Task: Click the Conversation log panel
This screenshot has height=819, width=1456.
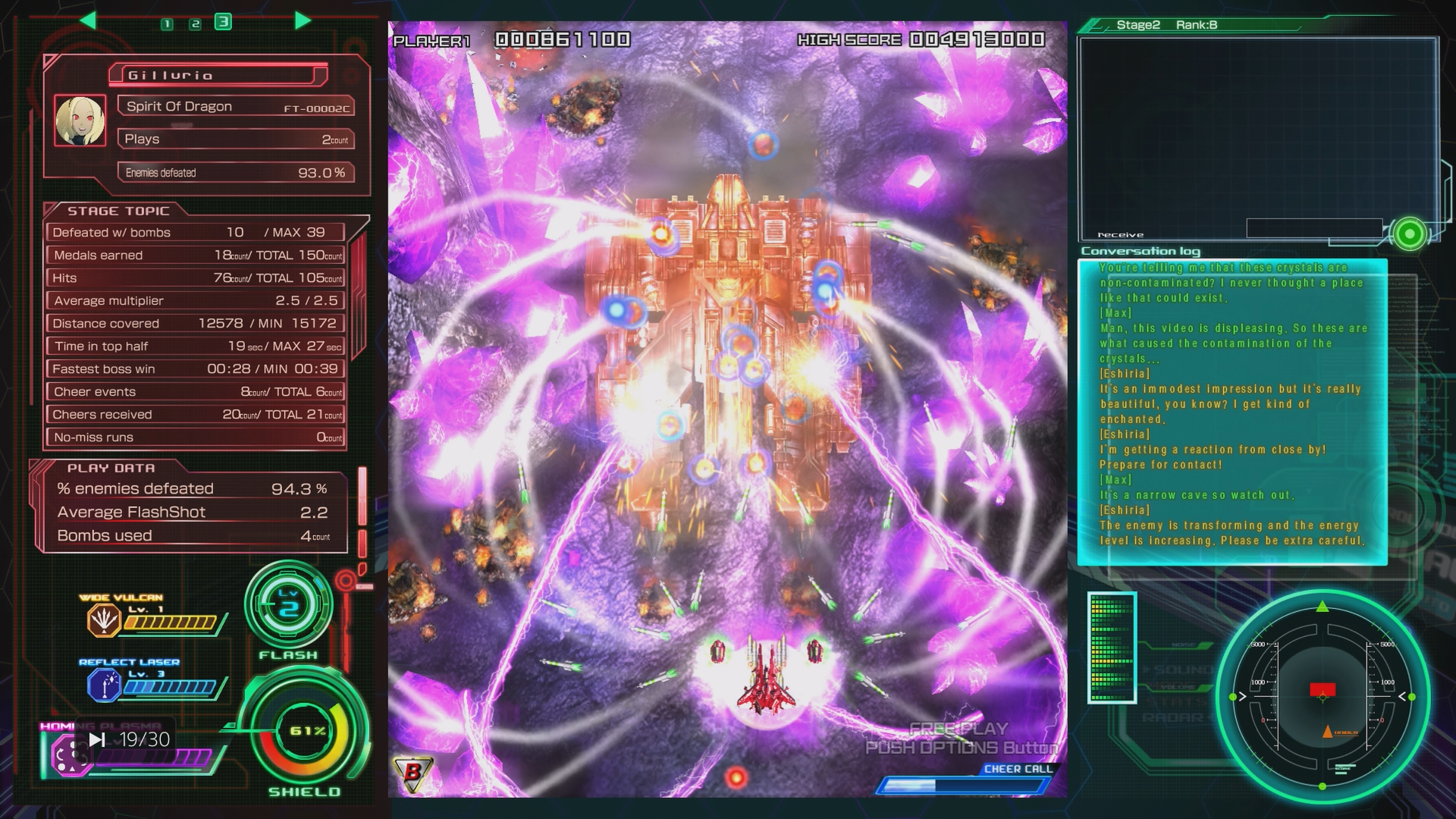Action: click(x=1232, y=412)
